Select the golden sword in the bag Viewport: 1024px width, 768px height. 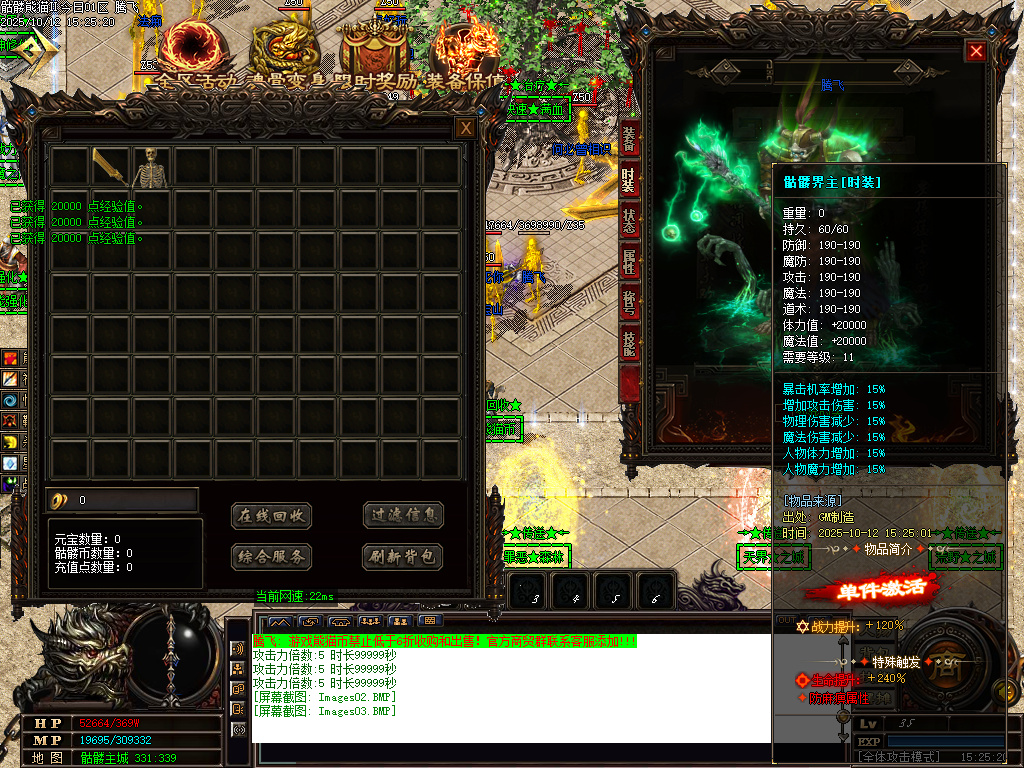[111, 167]
